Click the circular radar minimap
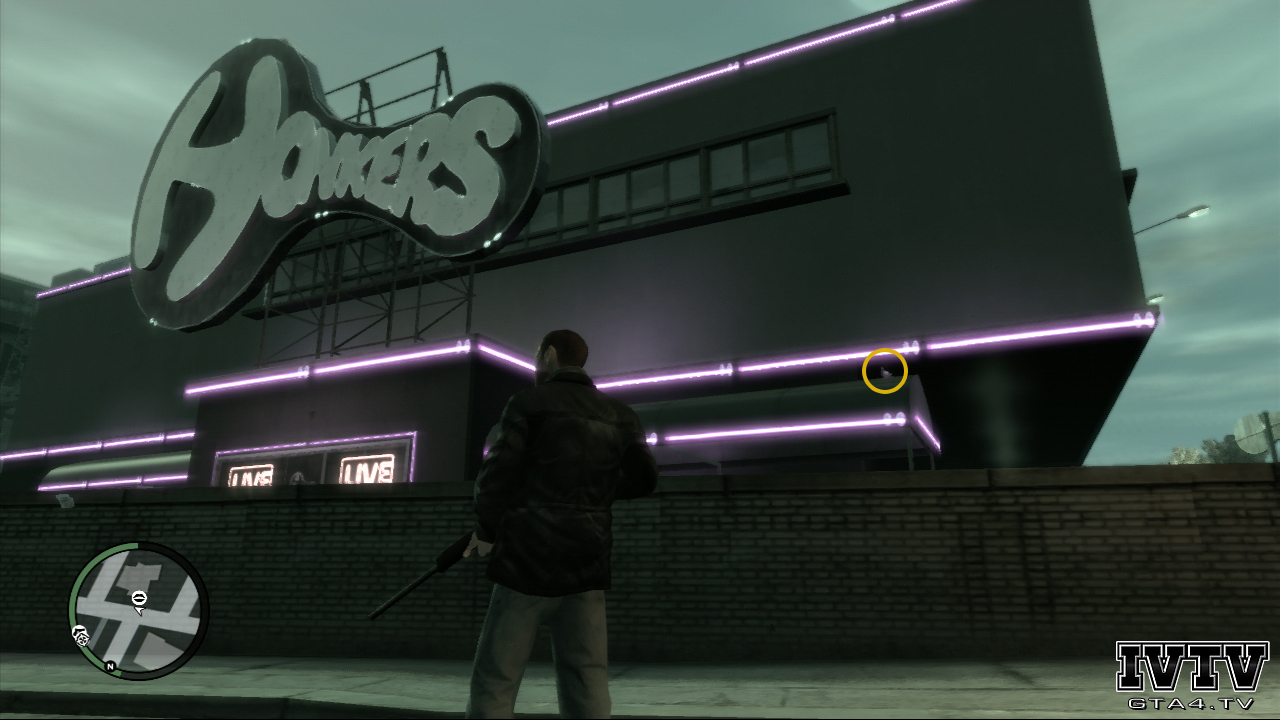 click(138, 610)
